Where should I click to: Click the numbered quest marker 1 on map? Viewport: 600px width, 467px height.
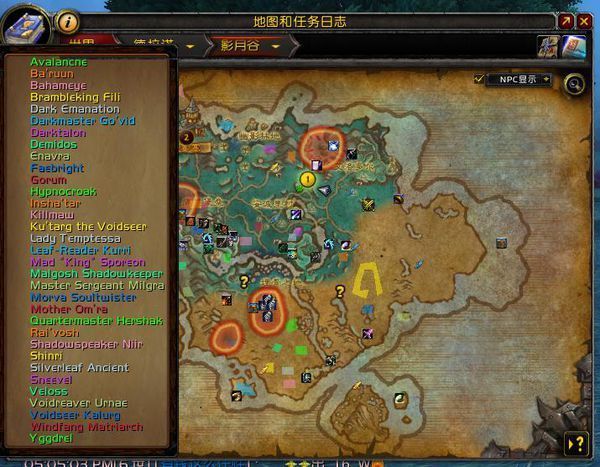tap(308, 178)
